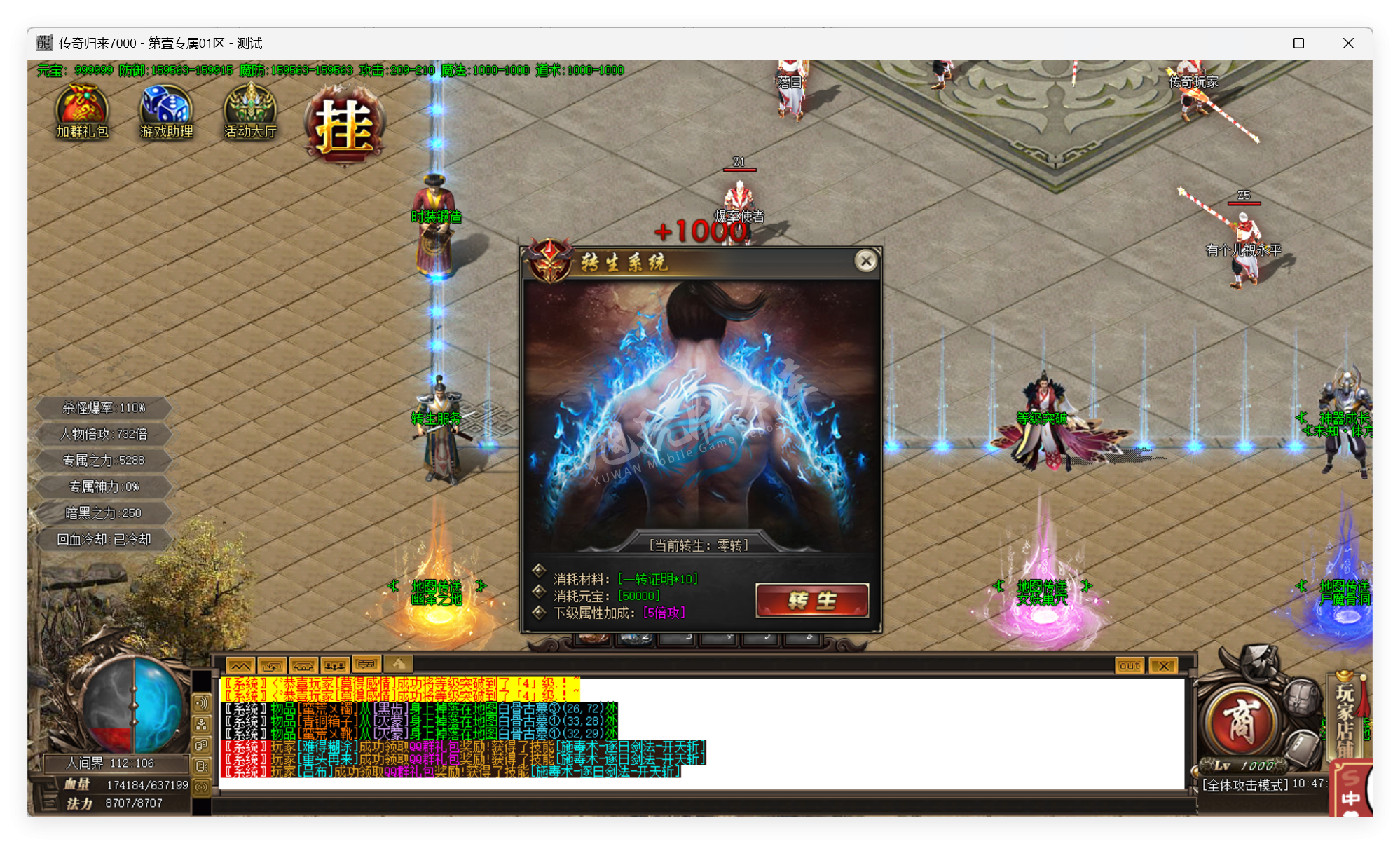Viewport: 1400px width, 844px height.
Task: Click the 血量 health bar
Action: tap(126, 785)
